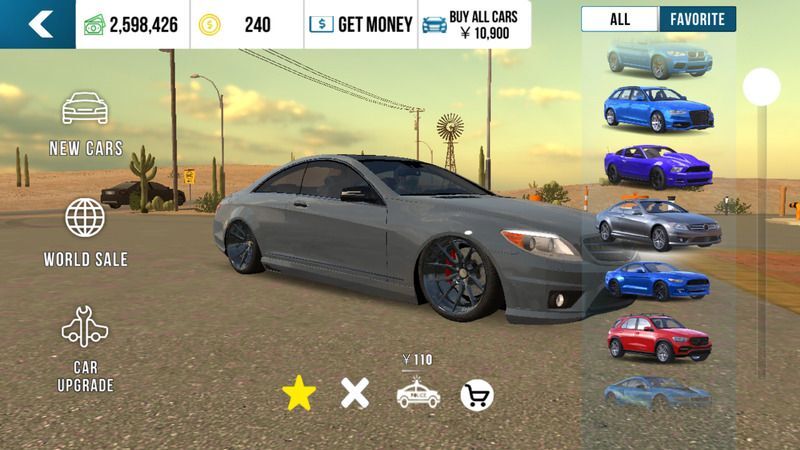The image size is (800, 450).
Task: Toggle the yellow favorite star
Action: 298,395
